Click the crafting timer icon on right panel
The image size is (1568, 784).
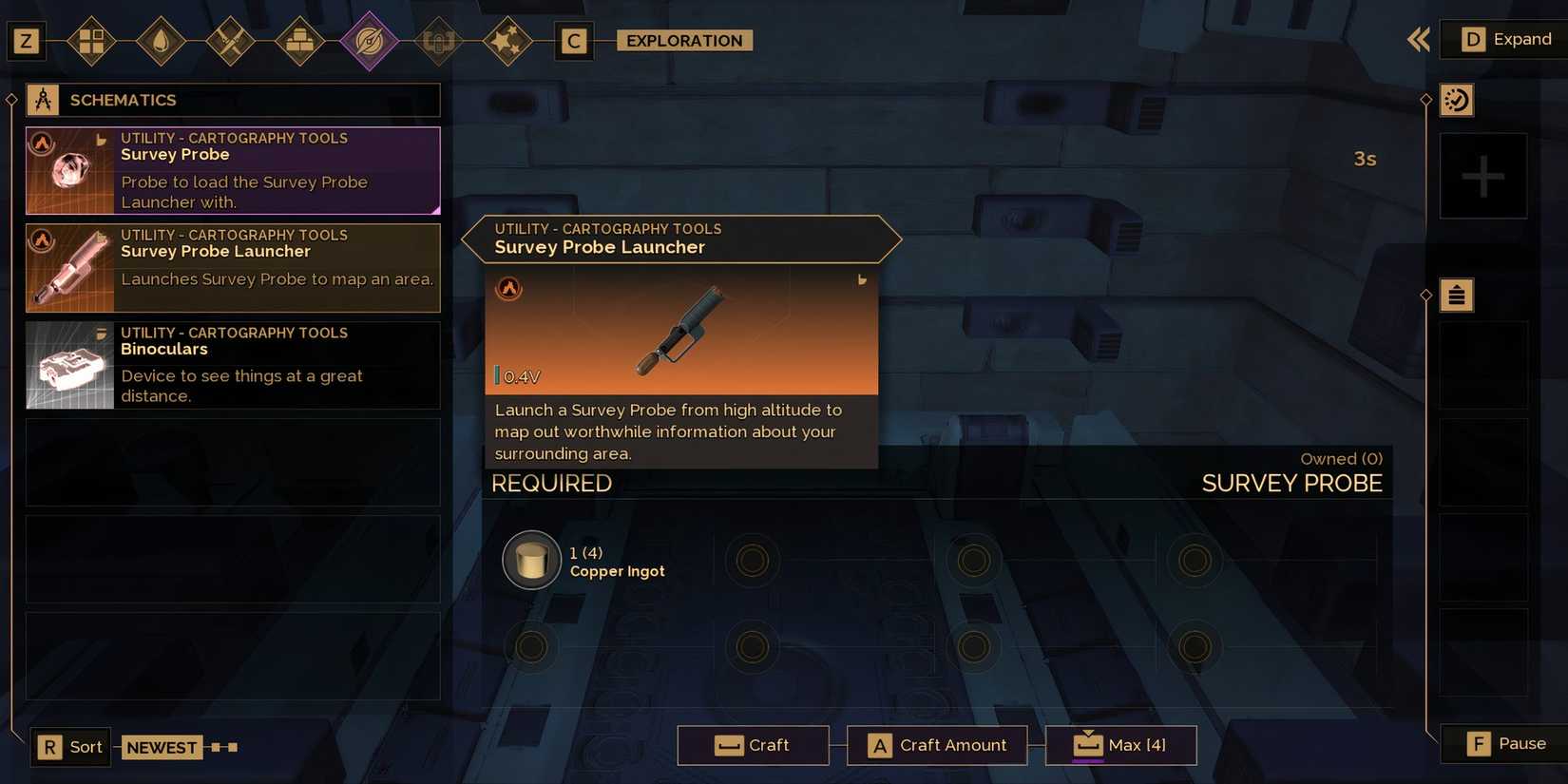coord(1457,99)
